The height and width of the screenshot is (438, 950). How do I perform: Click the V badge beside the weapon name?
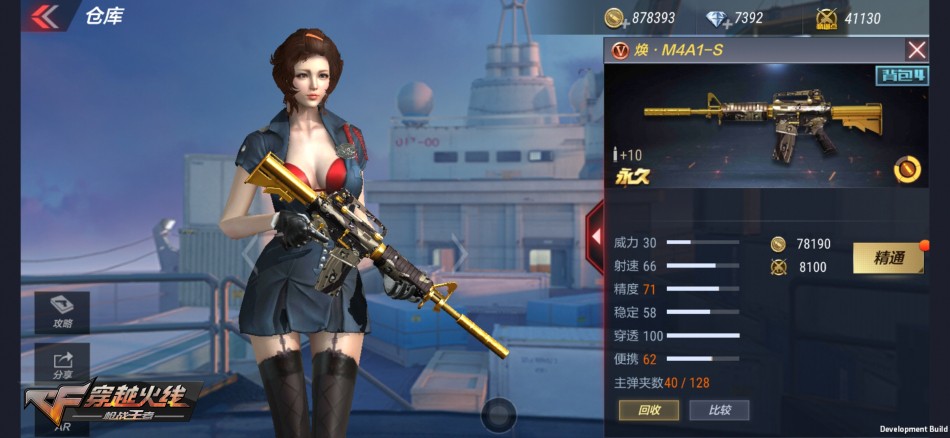pyautogui.click(x=620, y=50)
